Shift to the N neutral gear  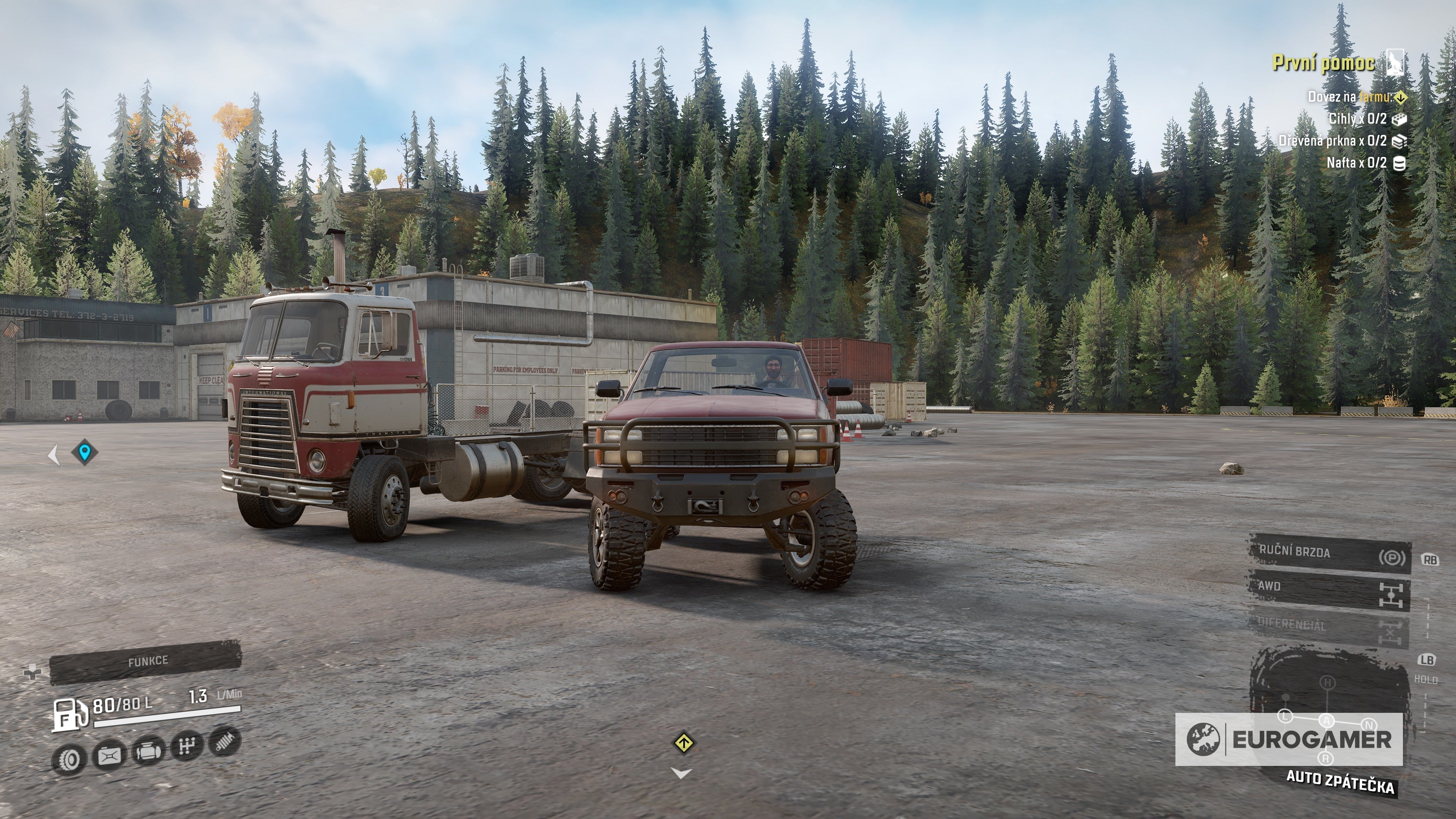pos(1368,725)
